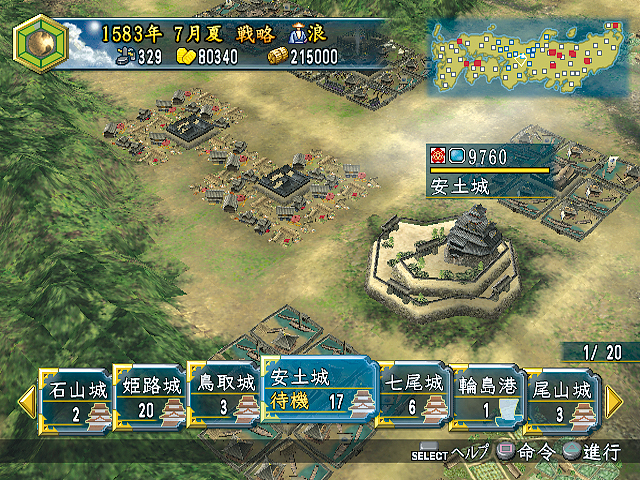Select the 鳥取城 castle card
The height and width of the screenshot is (480, 640).
click(222, 398)
